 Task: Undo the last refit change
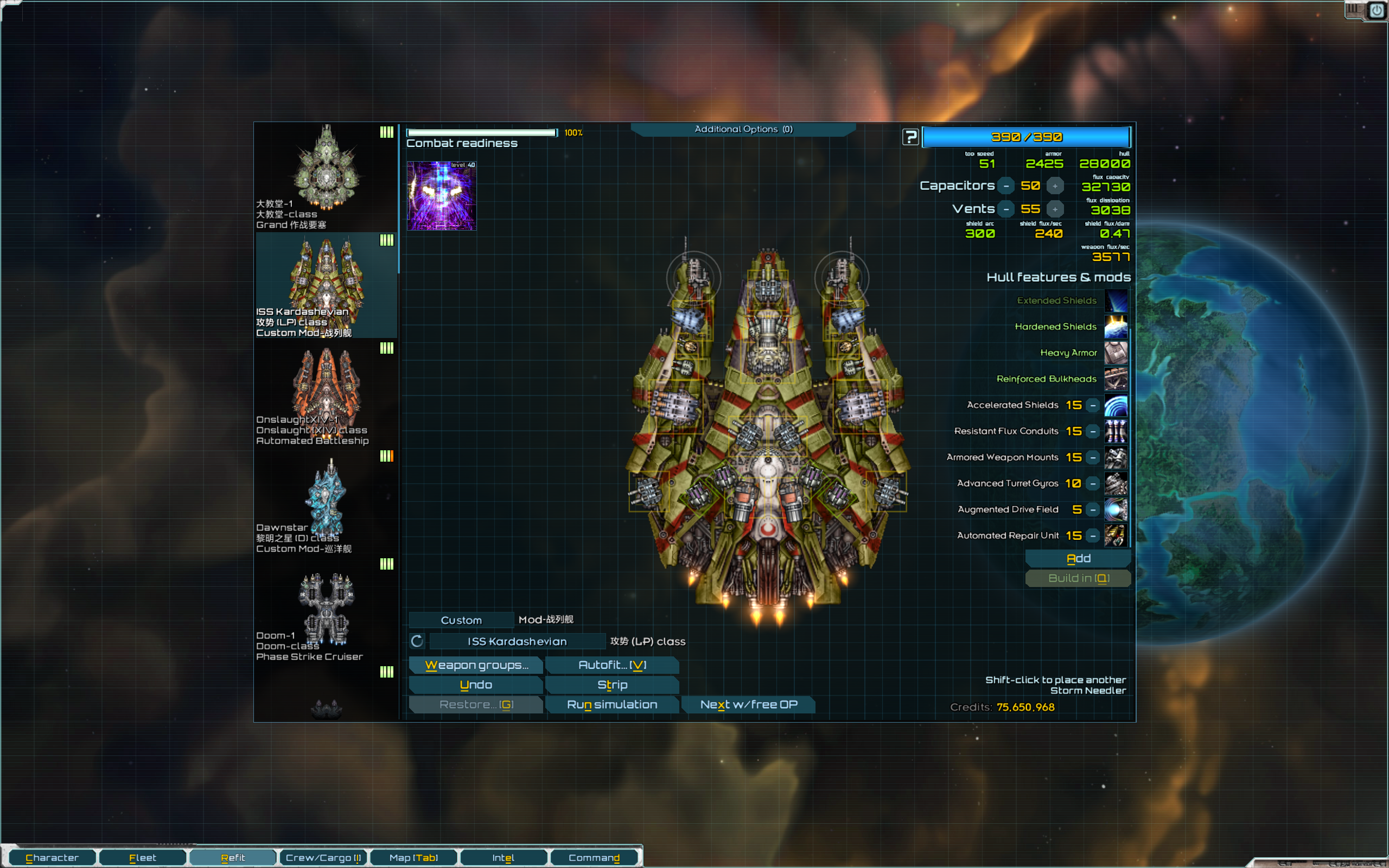point(475,685)
